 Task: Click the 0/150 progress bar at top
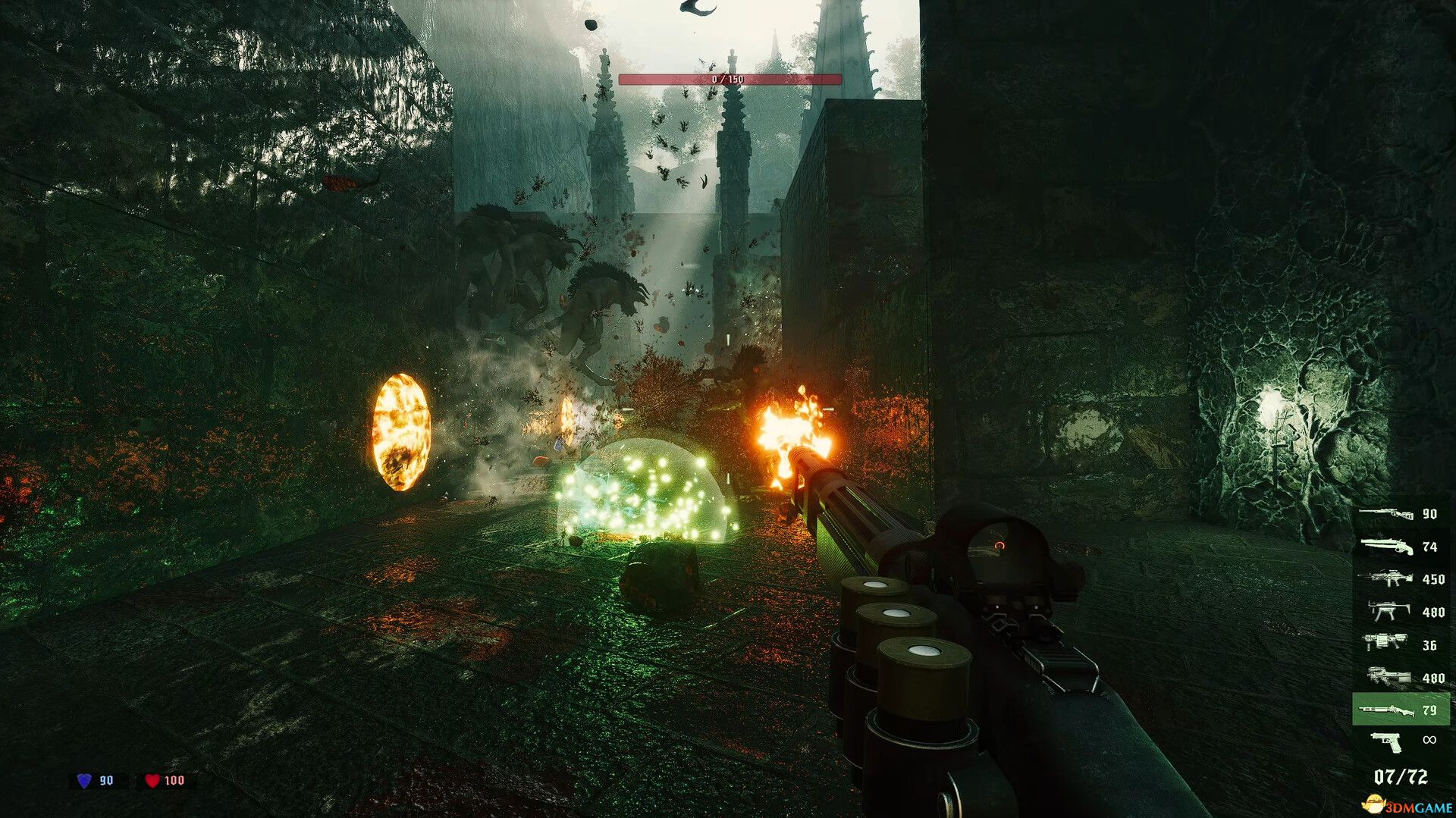click(730, 77)
